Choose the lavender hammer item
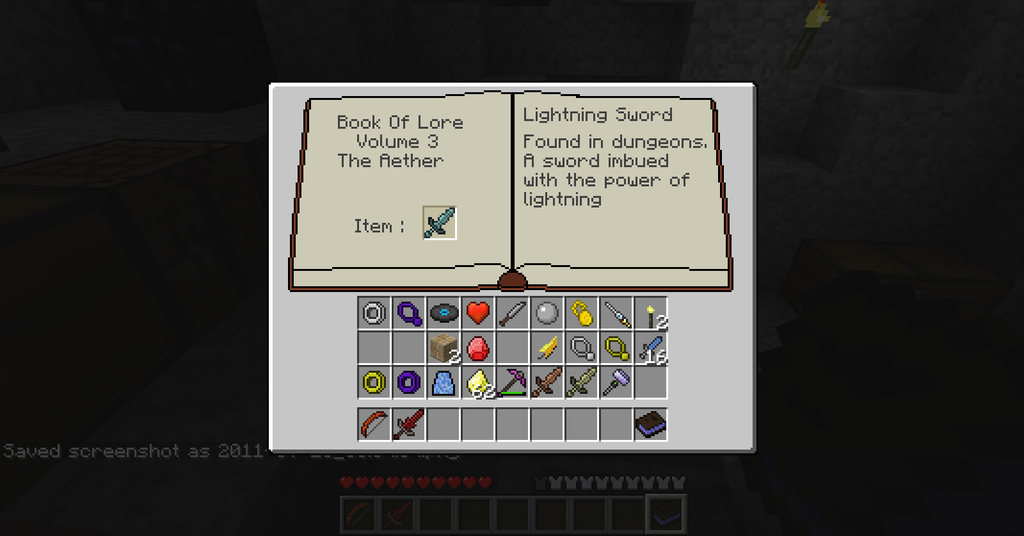This screenshot has width=1024, height=536. tap(616, 382)
